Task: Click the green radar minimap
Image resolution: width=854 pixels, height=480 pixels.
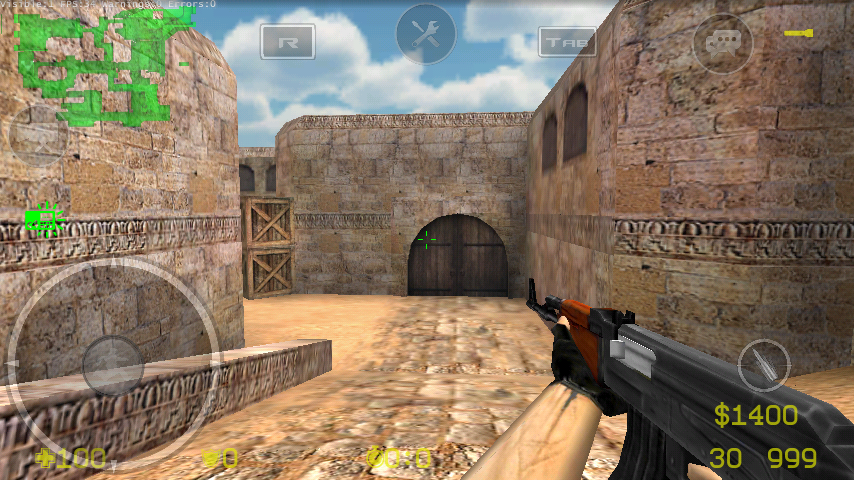Action: 92,65
